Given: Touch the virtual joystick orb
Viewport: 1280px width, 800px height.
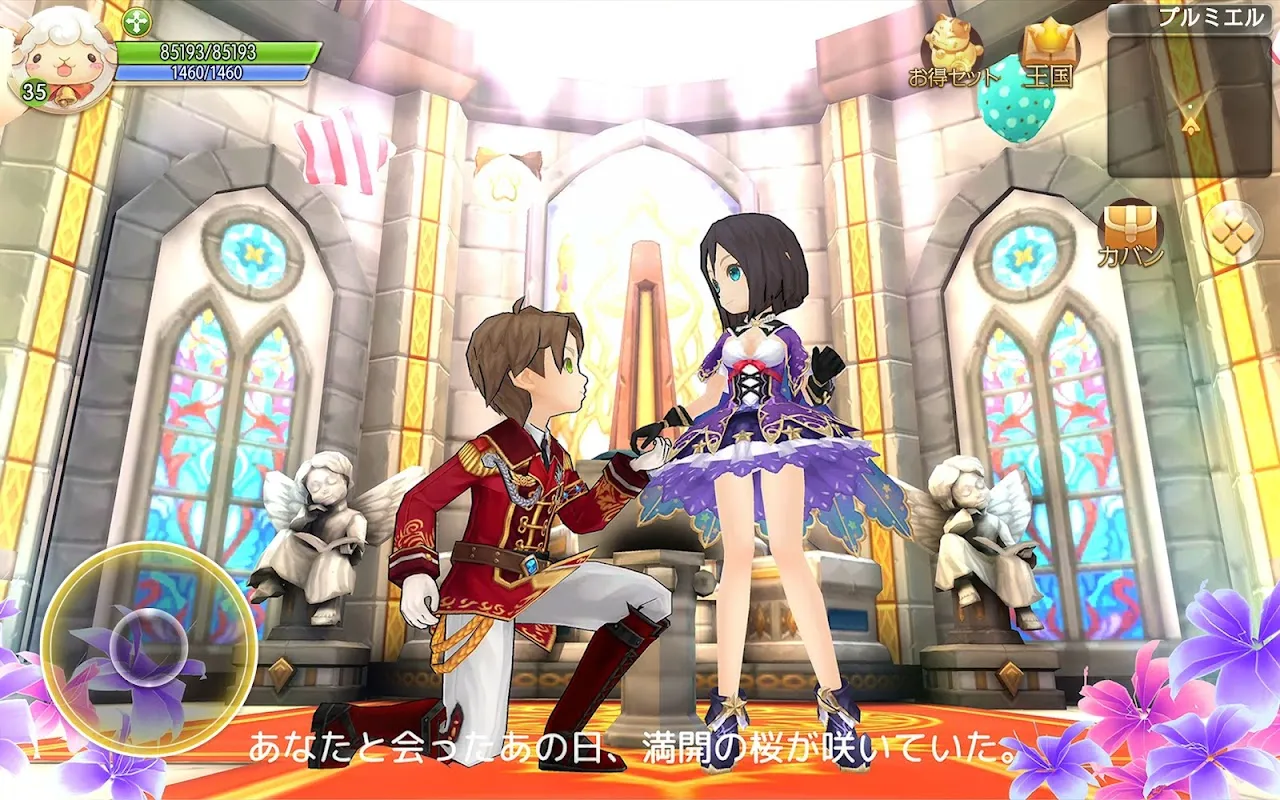Looking at the screenshot, I should [x=148, y=640].
